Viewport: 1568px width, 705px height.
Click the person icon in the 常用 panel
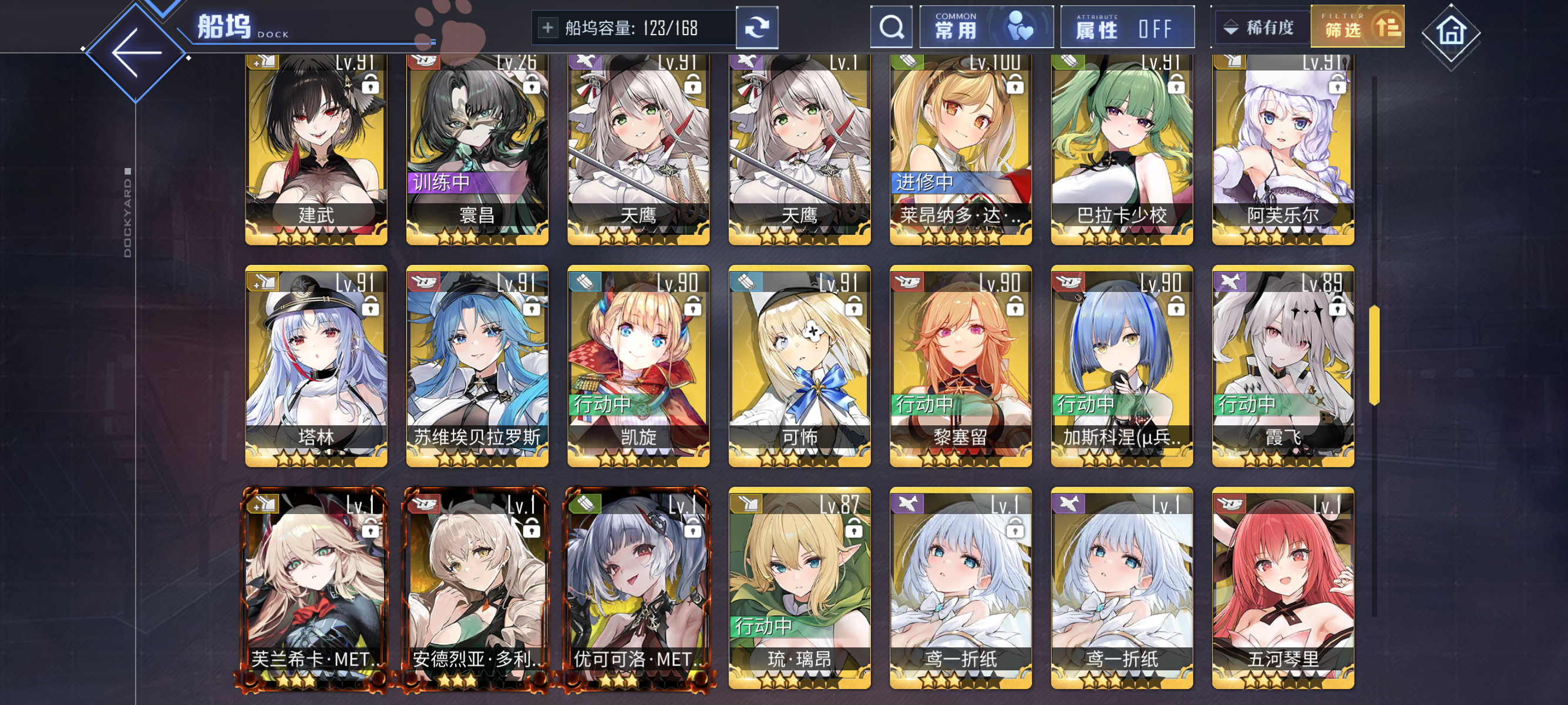1015,27
